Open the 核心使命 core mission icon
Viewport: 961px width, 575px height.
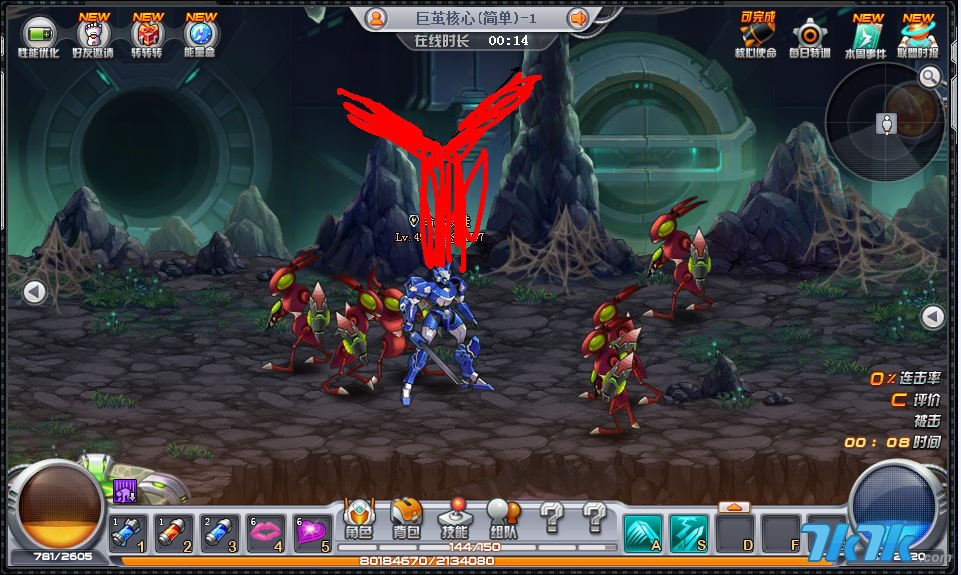pos(756,35)
